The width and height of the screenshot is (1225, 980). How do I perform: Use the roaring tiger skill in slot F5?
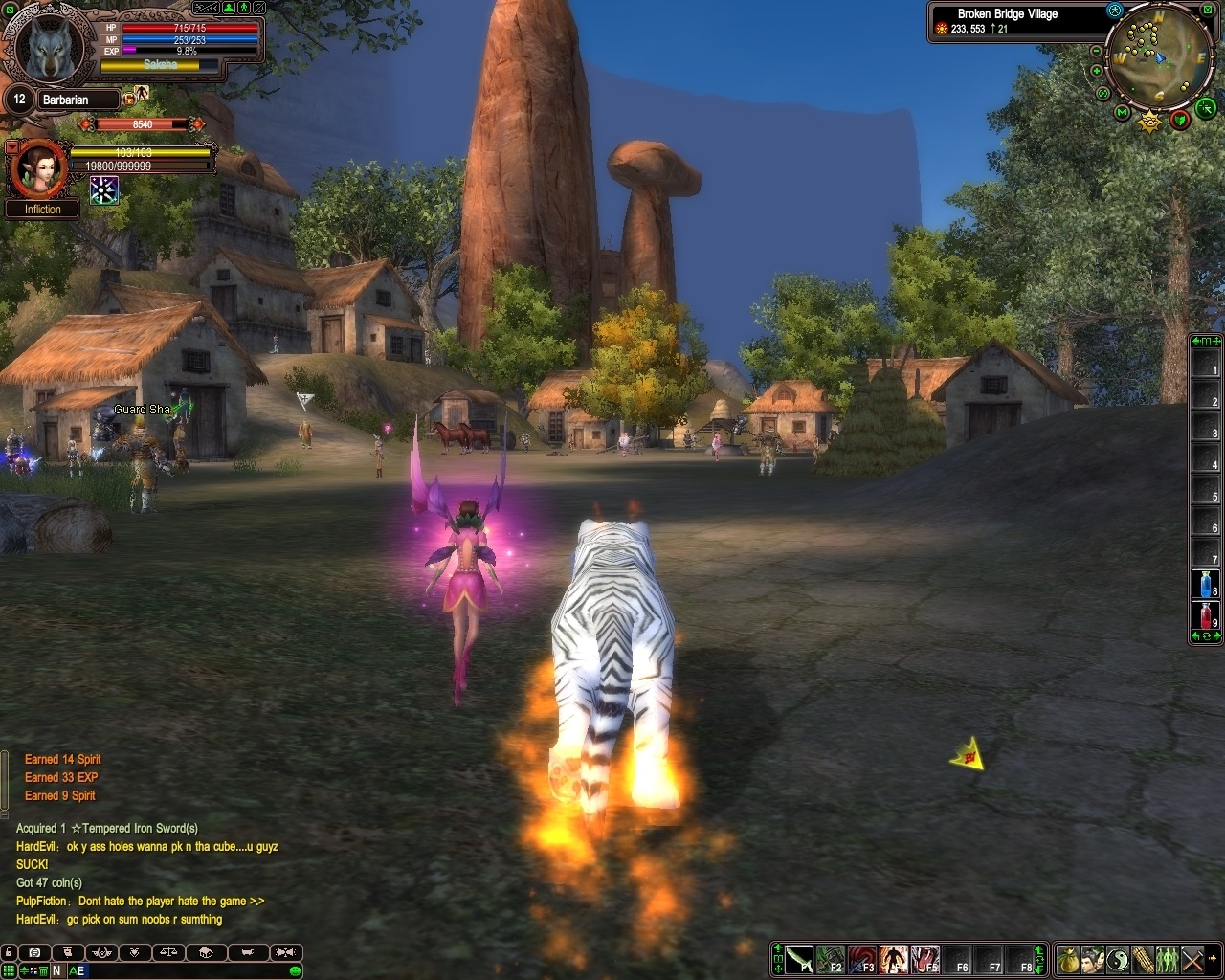point(925,958)
